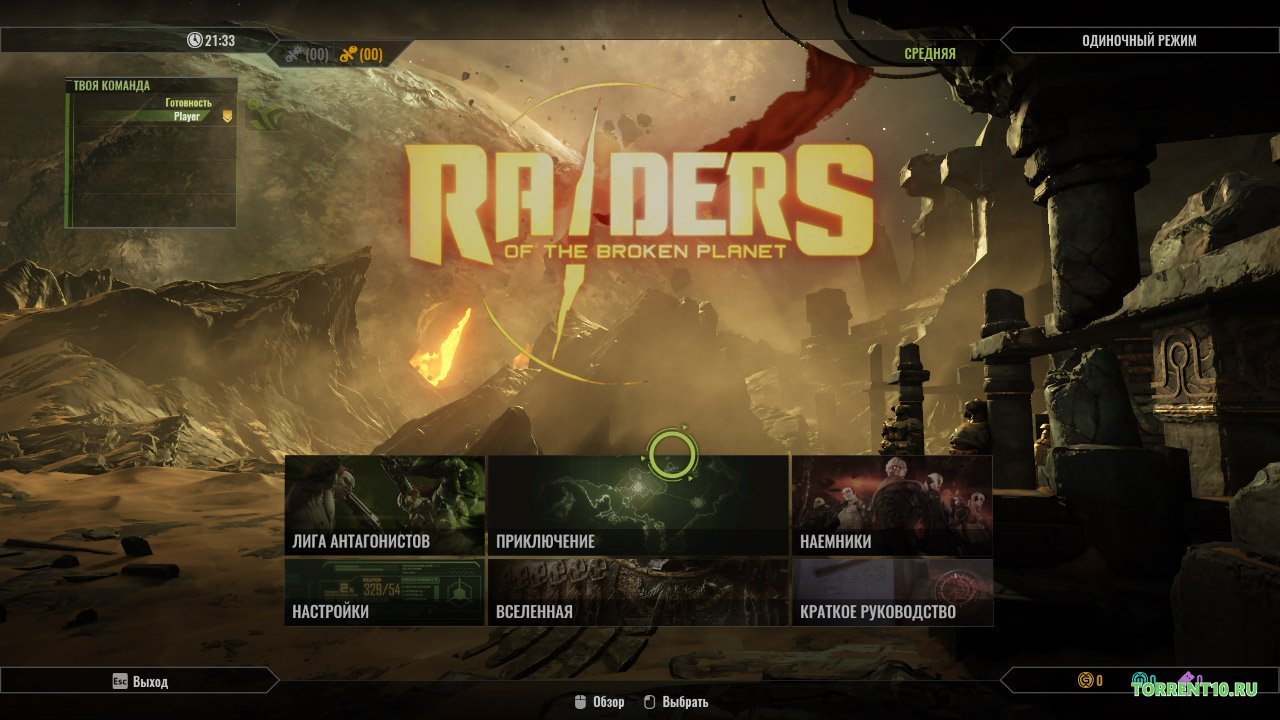Click the clock icon next to 21:33
Screen dimensions: 1280x720
pyautogui.click(x=196, y=41)
